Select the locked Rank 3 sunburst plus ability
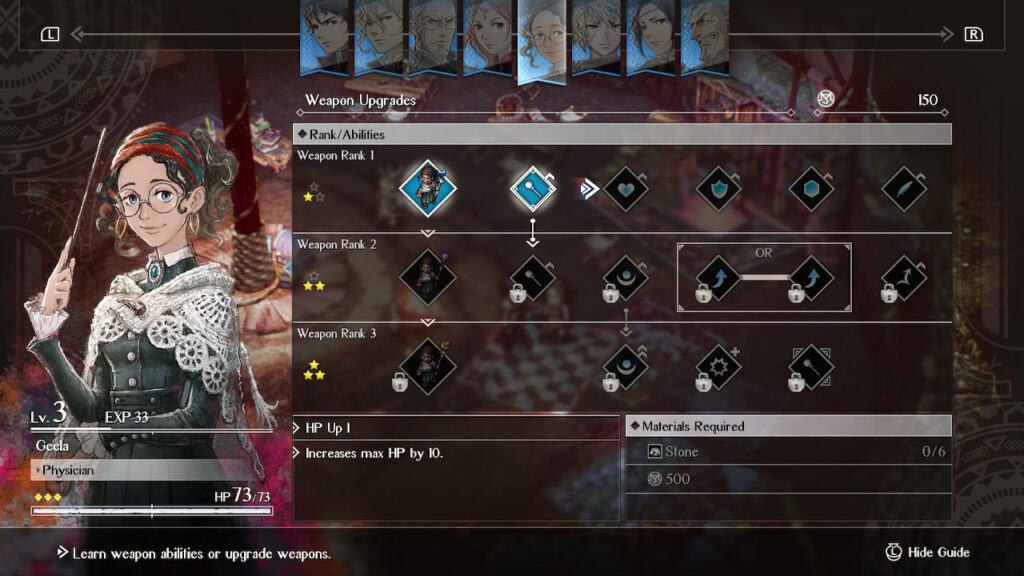 (718, 369)
